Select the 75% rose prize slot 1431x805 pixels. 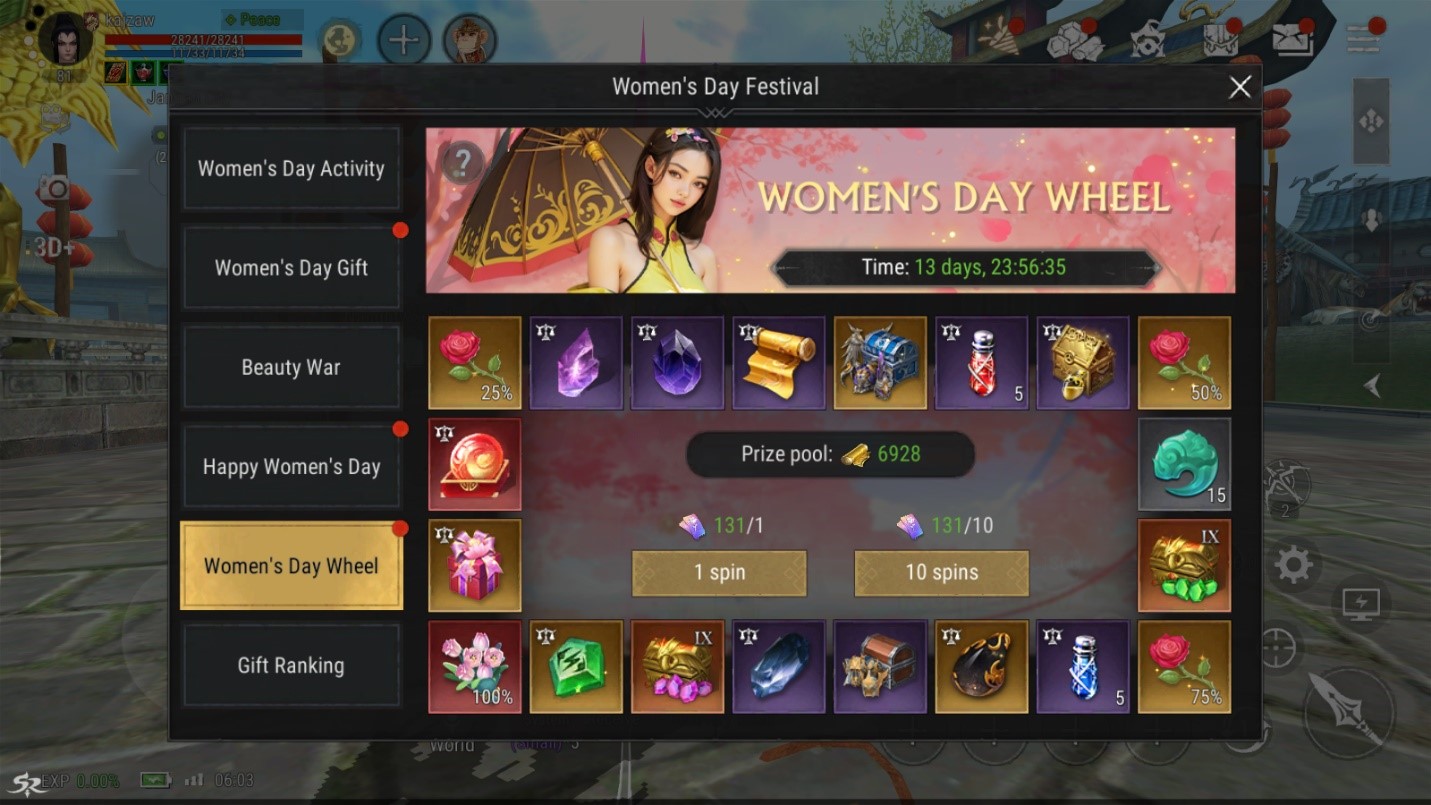(x=1184, y=666)
